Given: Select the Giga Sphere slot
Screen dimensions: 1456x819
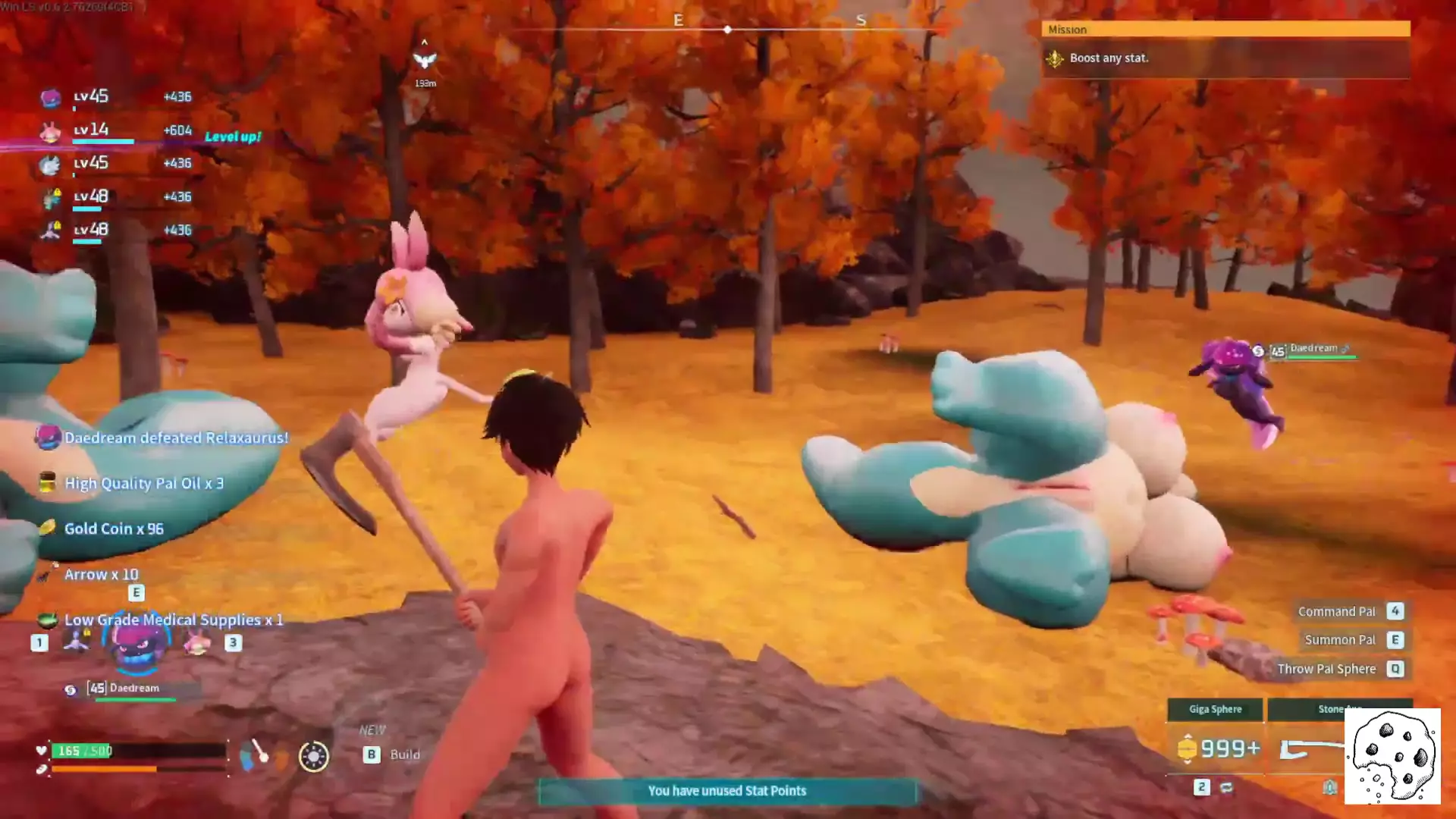Looking at the screenshot, I should tap(1215, 710).
